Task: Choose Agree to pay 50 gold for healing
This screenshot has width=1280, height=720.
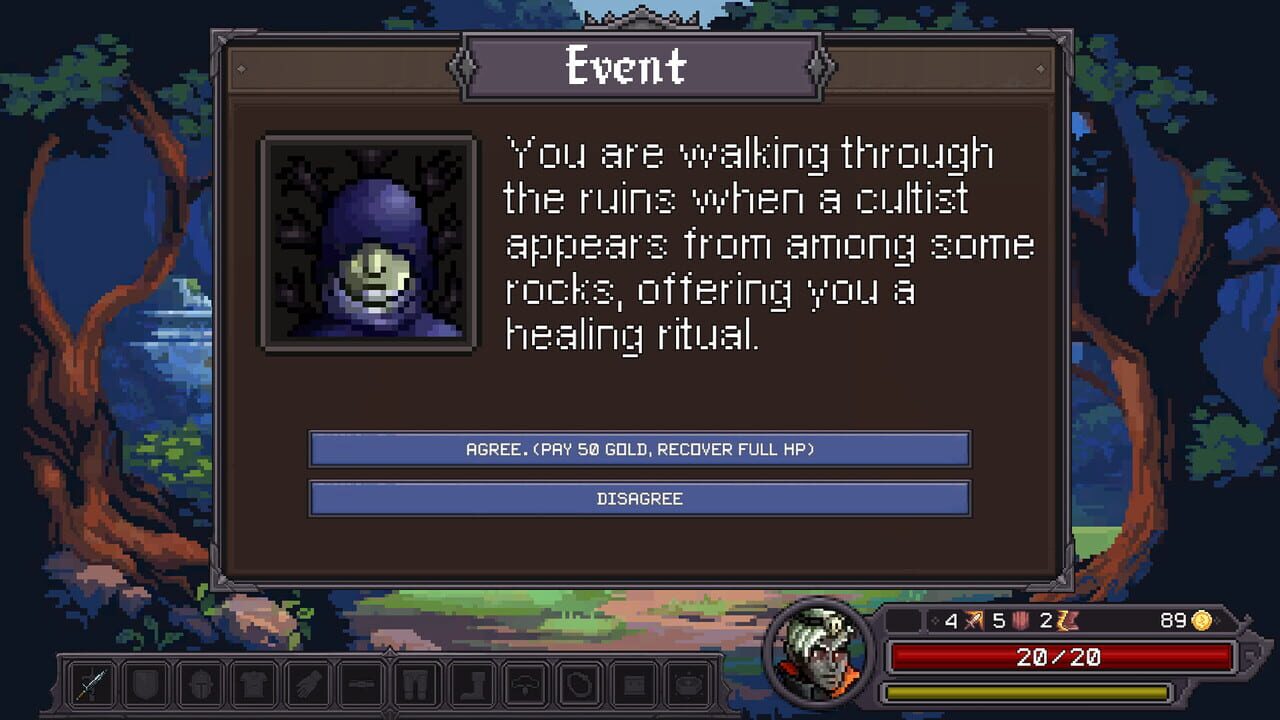Action: [640, 449]
